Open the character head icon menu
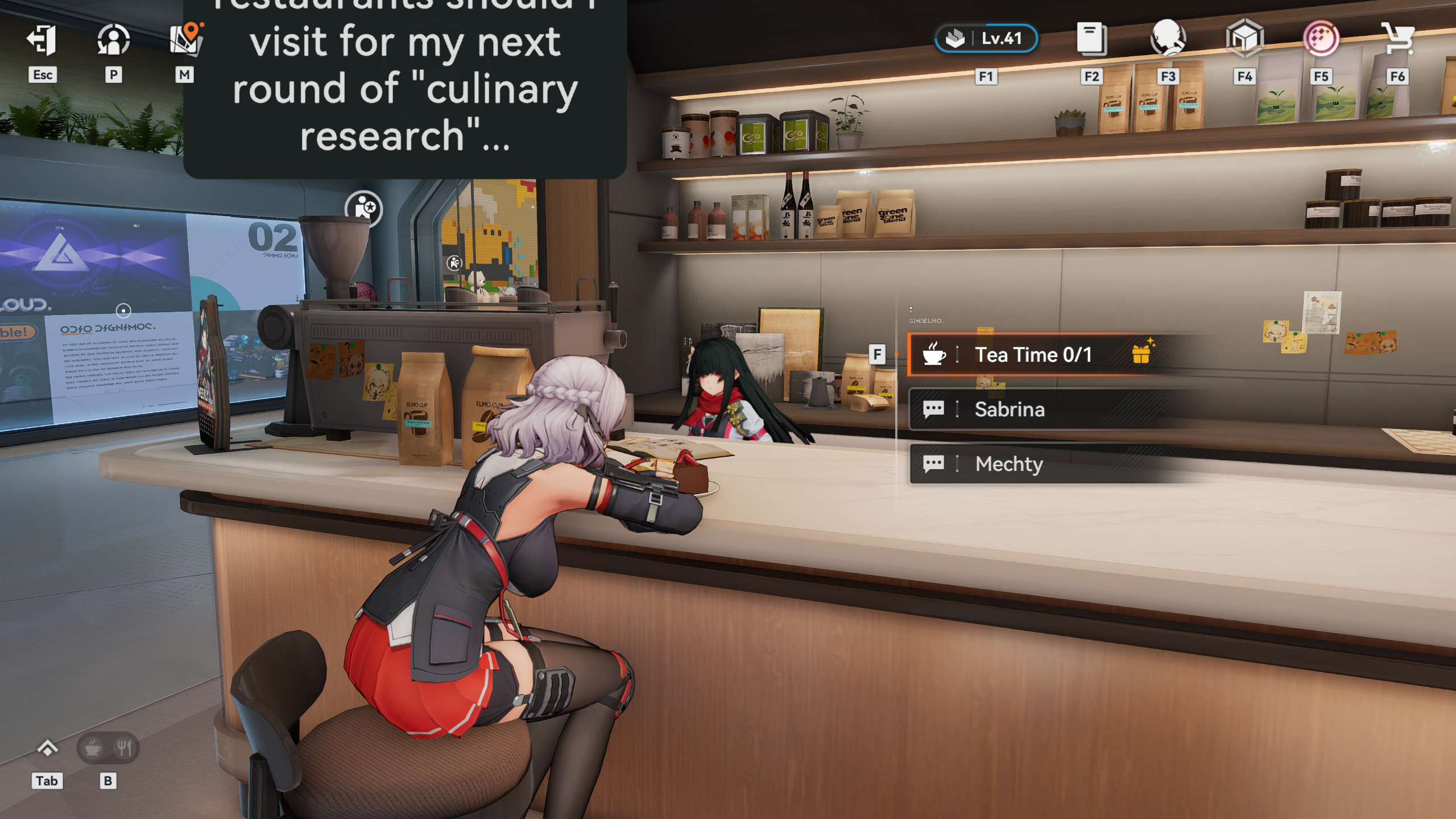This screenshot has width=1456, height=819. click(x=1168, y=39)
